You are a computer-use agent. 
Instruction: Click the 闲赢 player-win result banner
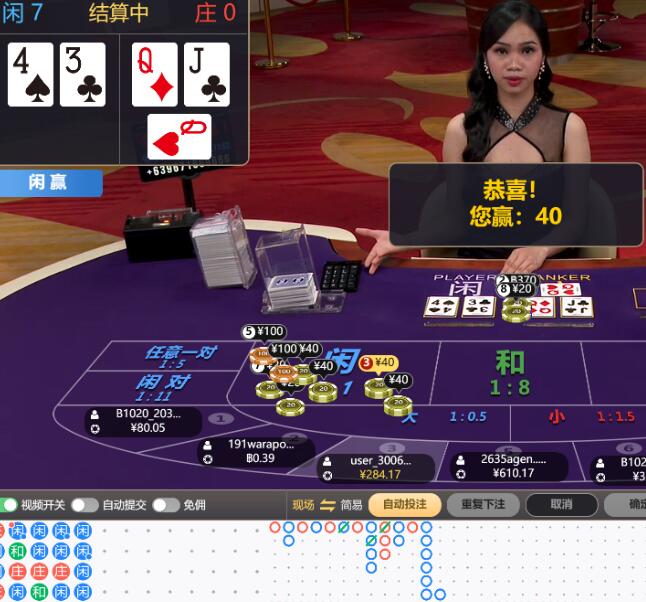(x=50, y=182)
